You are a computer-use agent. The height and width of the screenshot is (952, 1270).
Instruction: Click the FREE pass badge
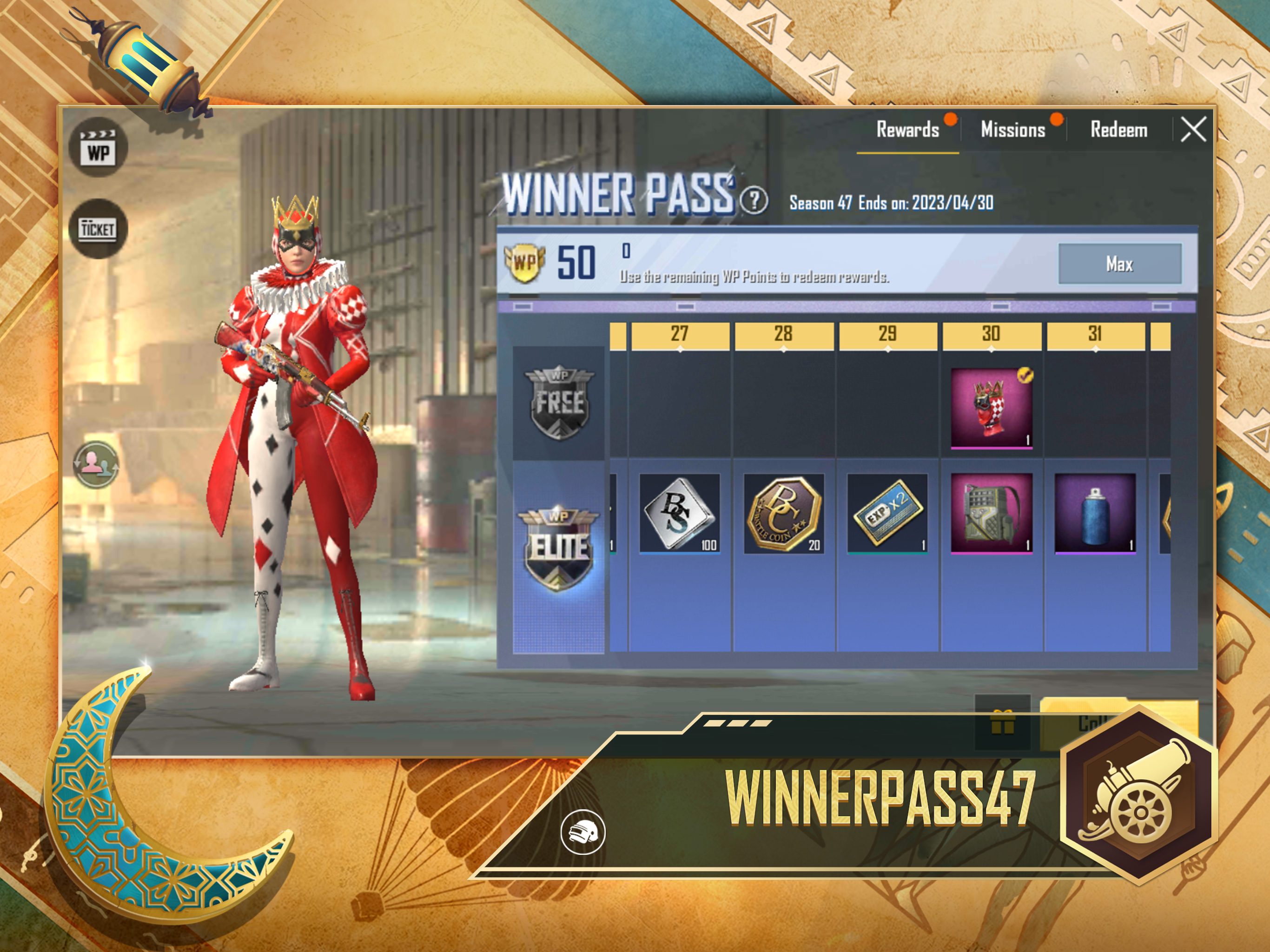pos(559,403)
